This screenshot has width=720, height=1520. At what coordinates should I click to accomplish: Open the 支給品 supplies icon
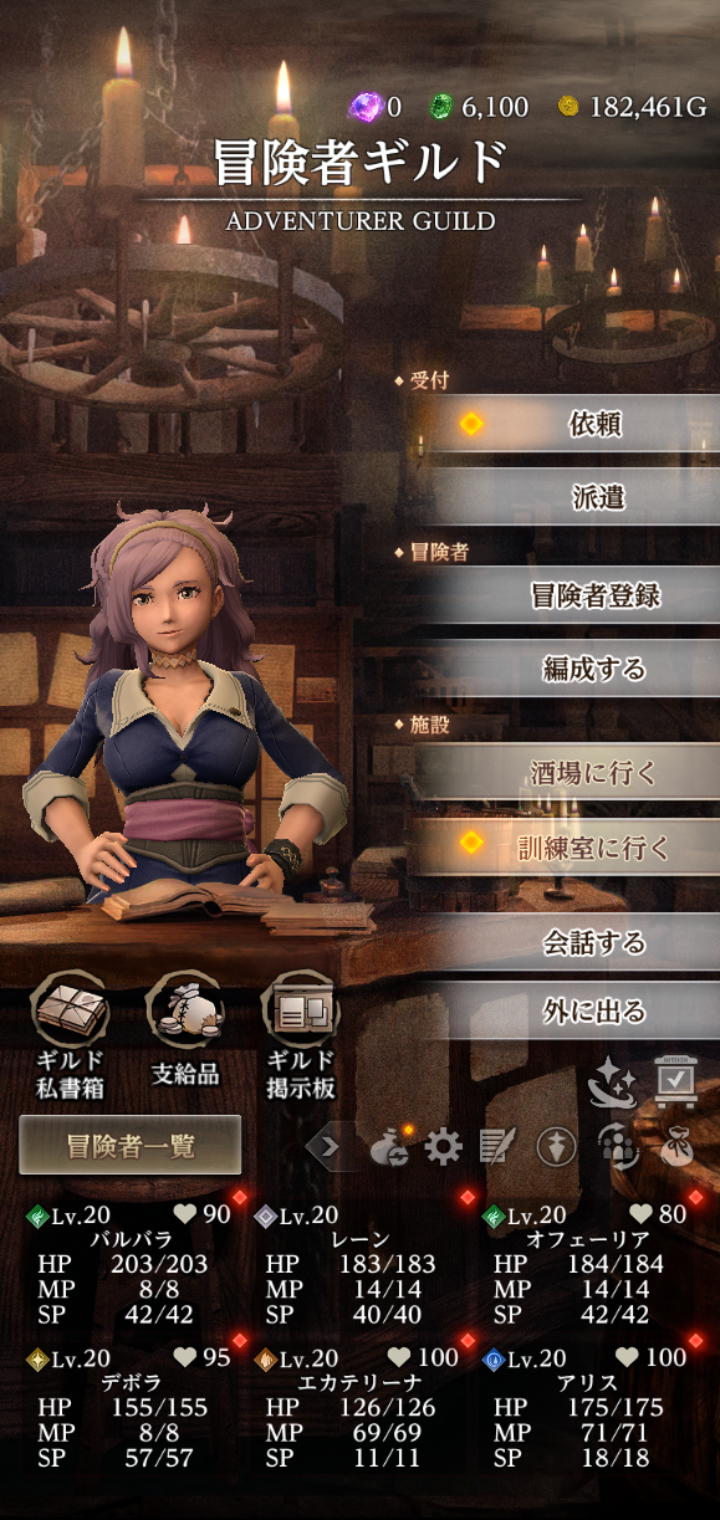click(185, 1033)
